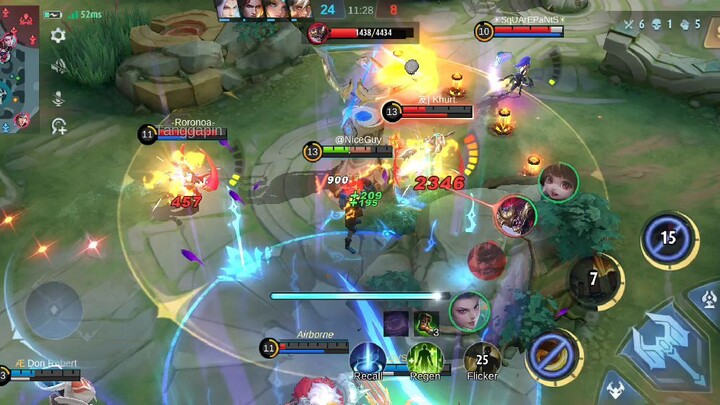Screen dimensions: 720x405
Task: Select the attack-turret targeting button
Action: coord(708,299)
